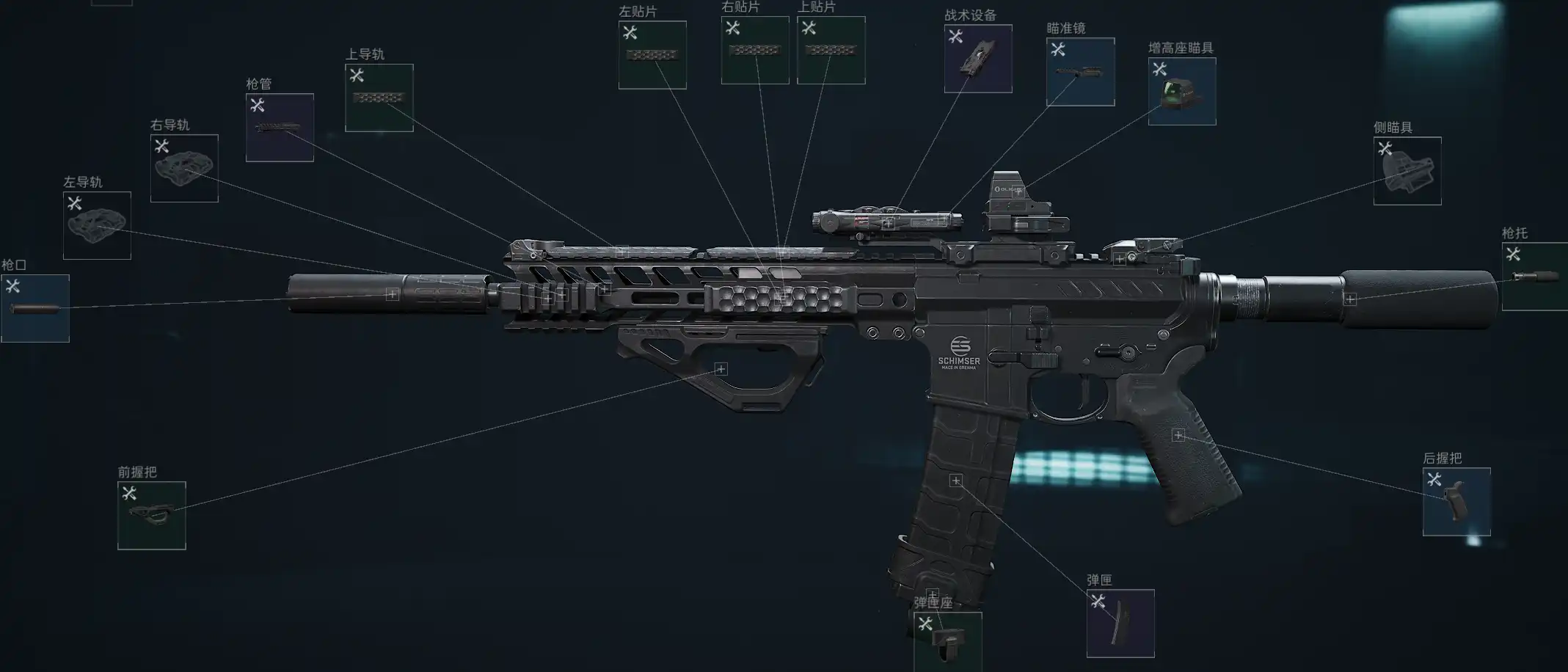Open the 左导轨 left rail slot
This screenshot has width=1568, height=672.
pyautogui.click(x=97, y=225)
